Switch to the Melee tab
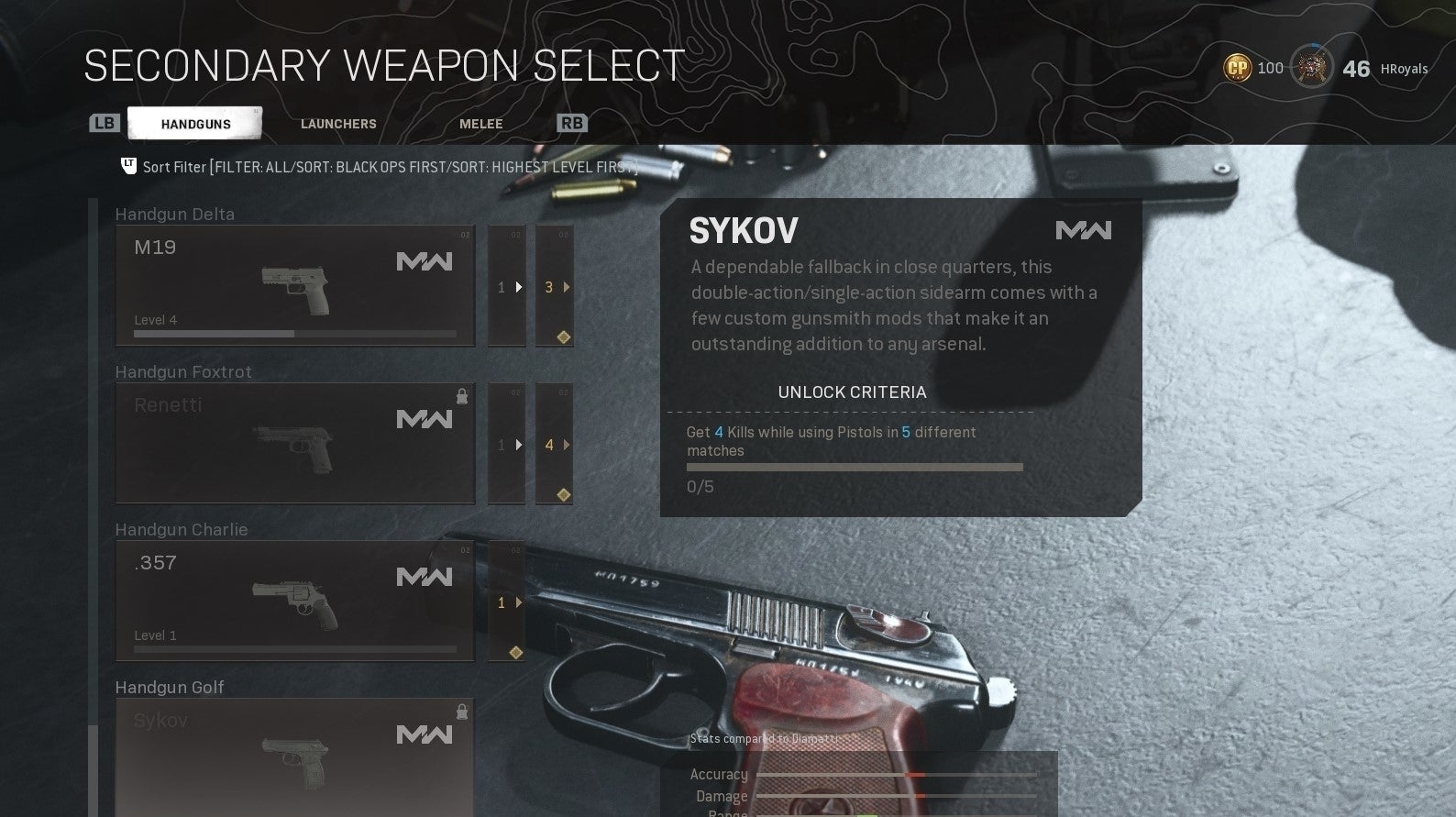Image resolution: width=1456 pixels, height=817 pixels. point(480,123)
